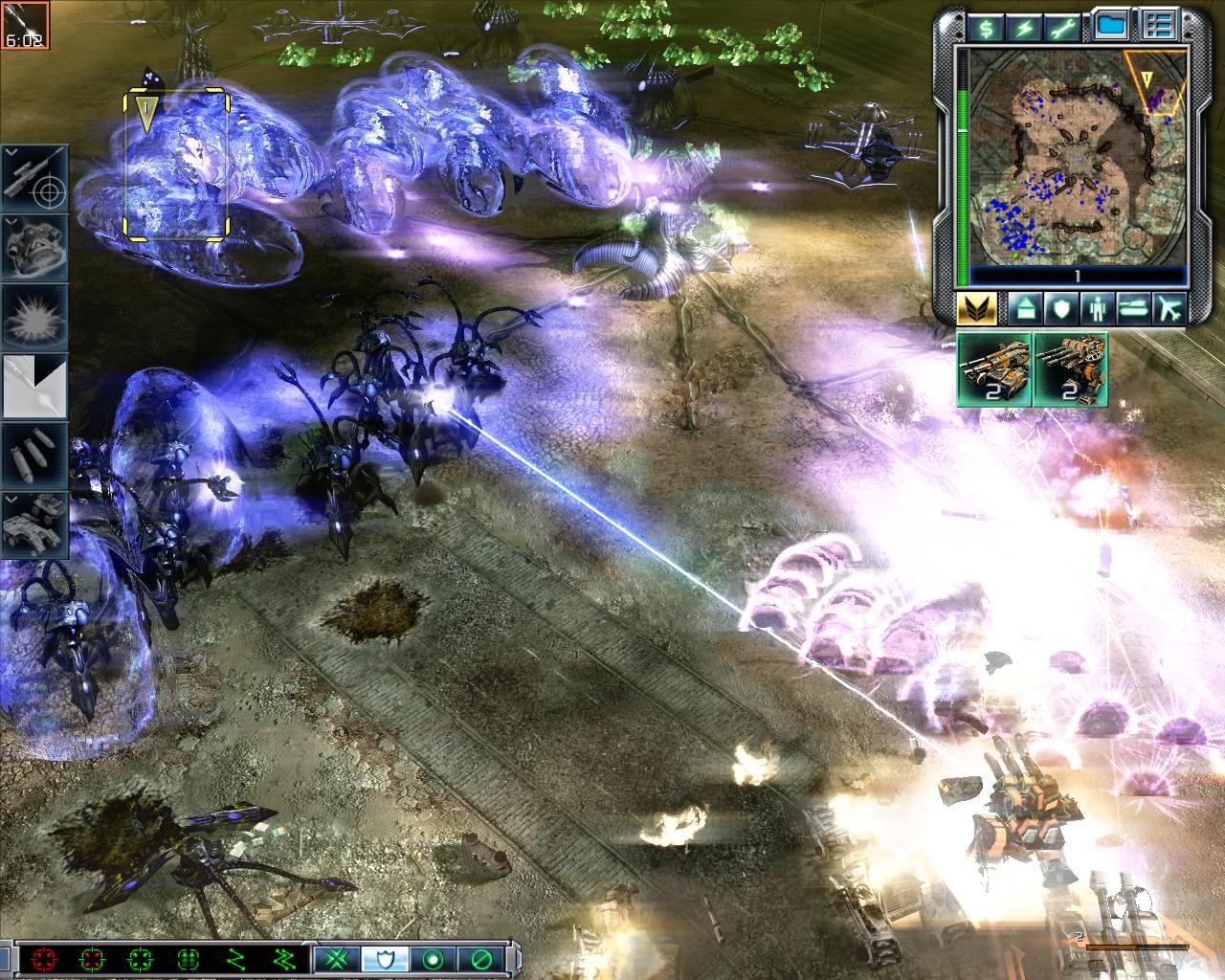Image resolution: width=1225 pixels, height=980 pixels.
Task: Open the infantry production tab
Action: coord(1096,308)
